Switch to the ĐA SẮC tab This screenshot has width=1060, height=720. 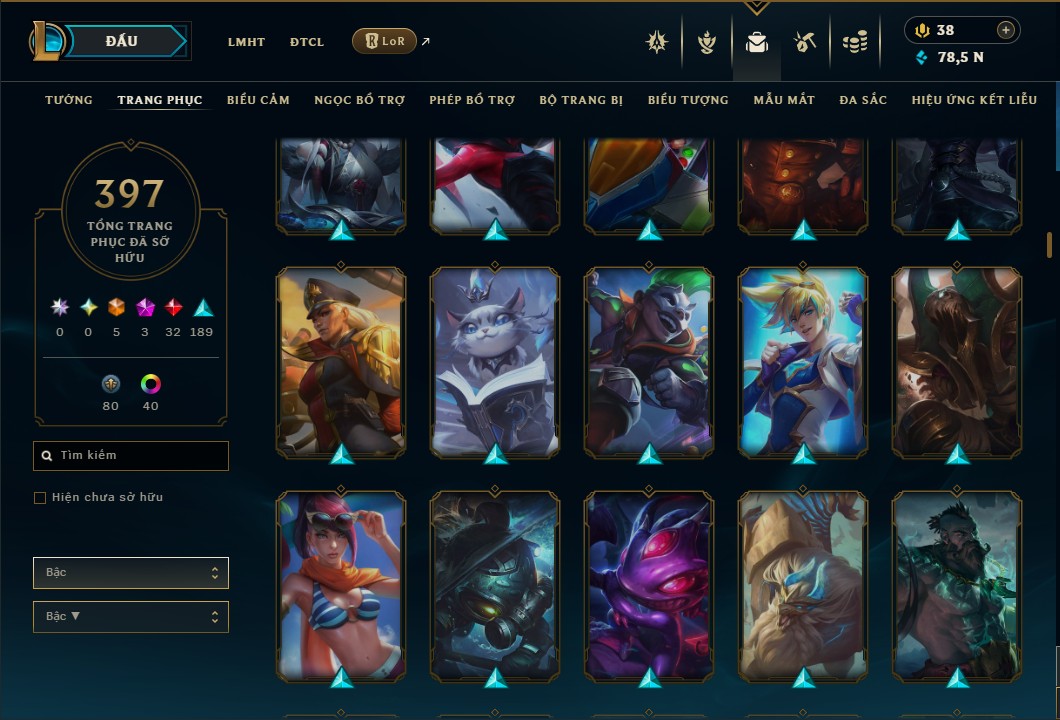pos(863,100)
